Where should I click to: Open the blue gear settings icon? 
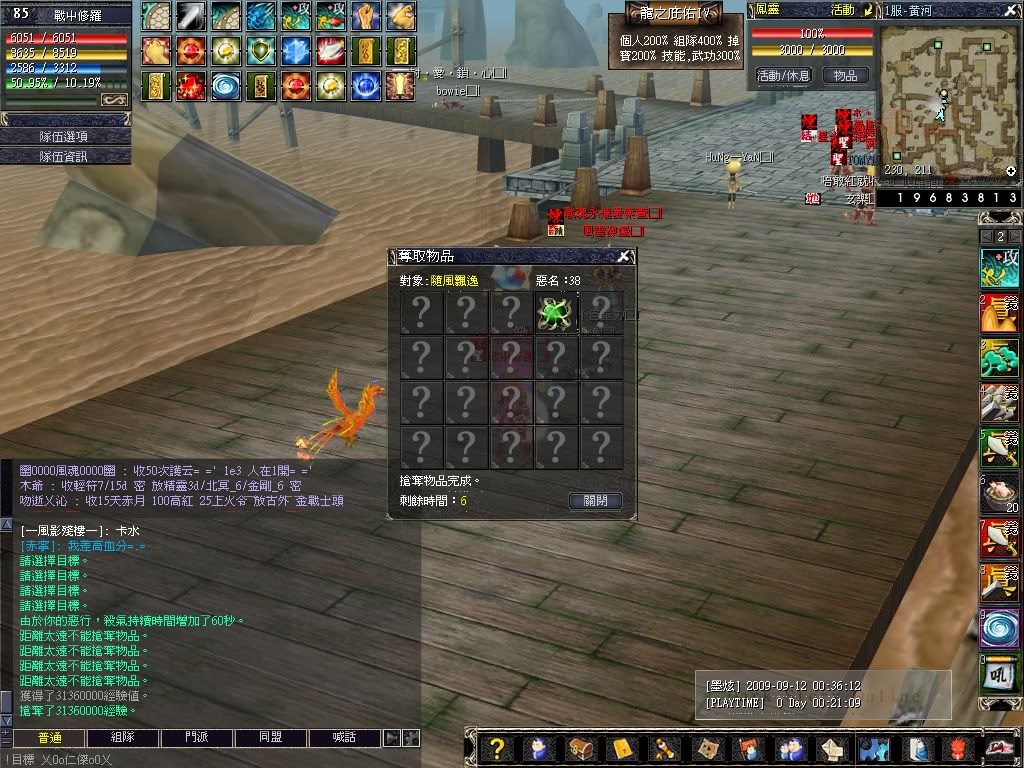point(873,748)
